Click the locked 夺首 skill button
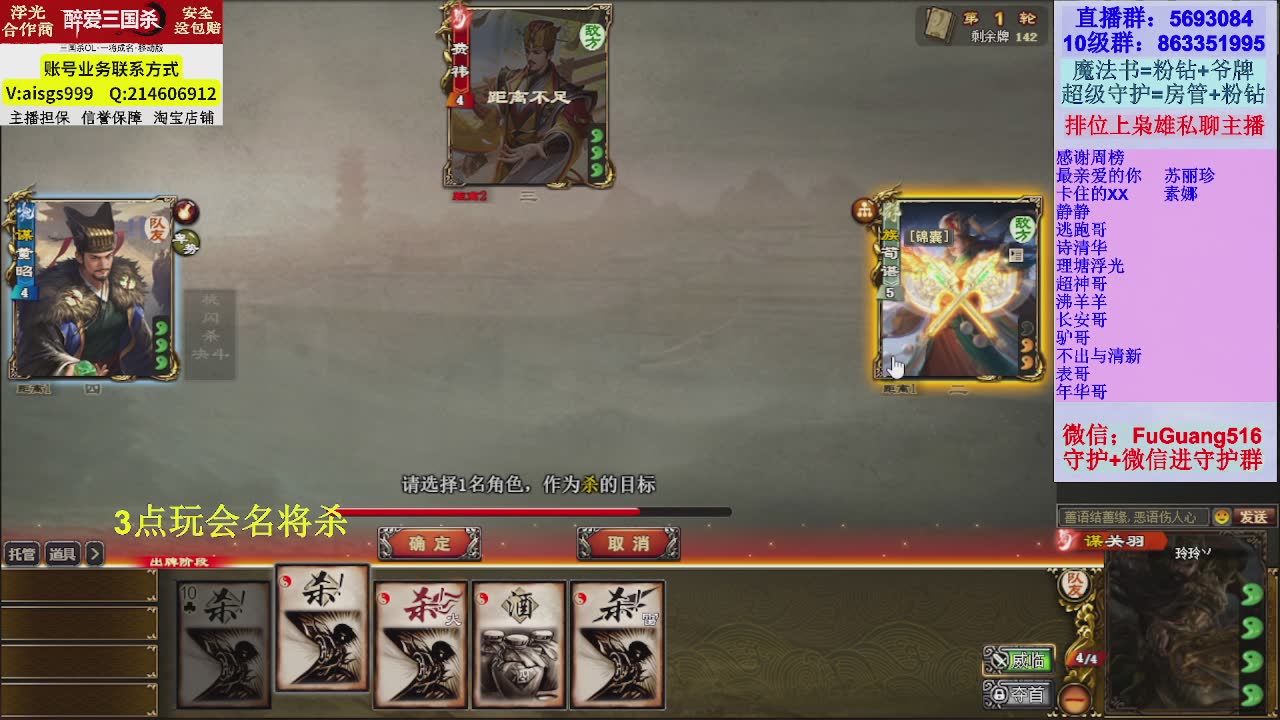This screenshot has height=720, width=1280. (x=1019, y=694)
